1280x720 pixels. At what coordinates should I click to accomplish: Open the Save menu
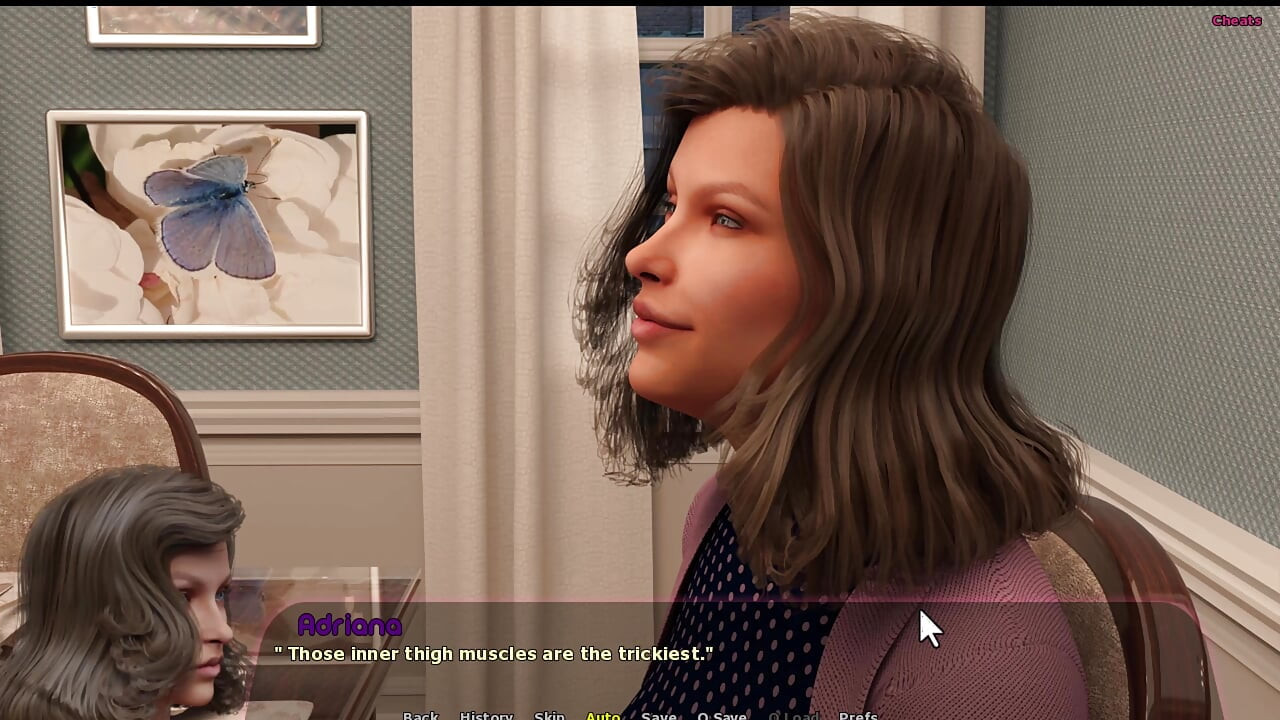pyautogui.click(x=658, y=715)
